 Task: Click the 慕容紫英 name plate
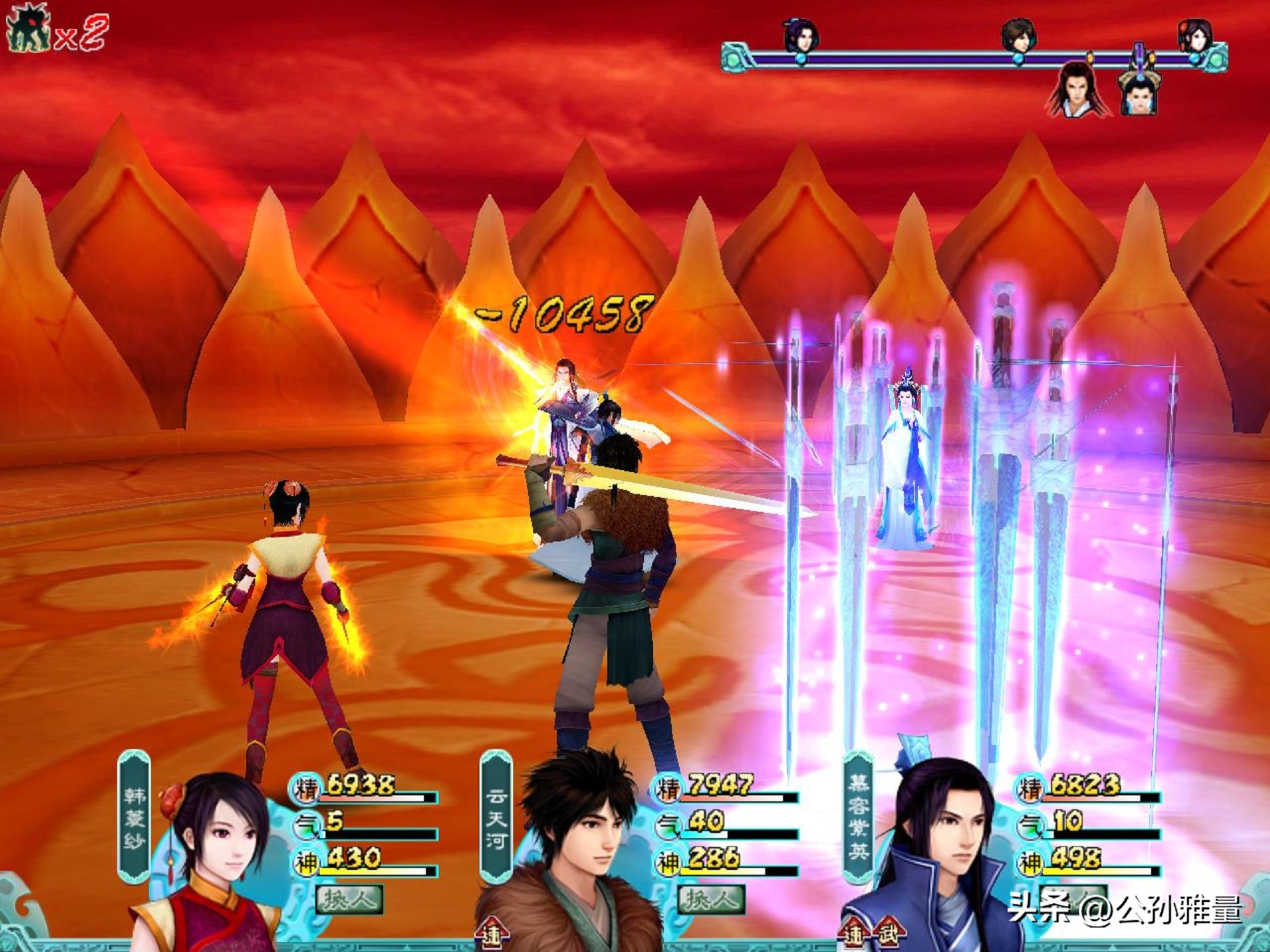[858, 816]
